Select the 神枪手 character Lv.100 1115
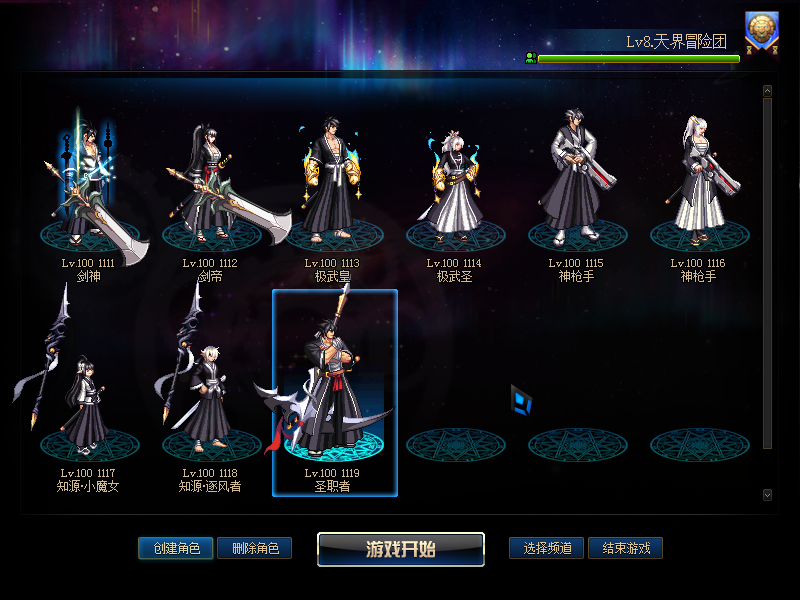The width and height of the screenshot is (800, 600). tap(576, 190)
